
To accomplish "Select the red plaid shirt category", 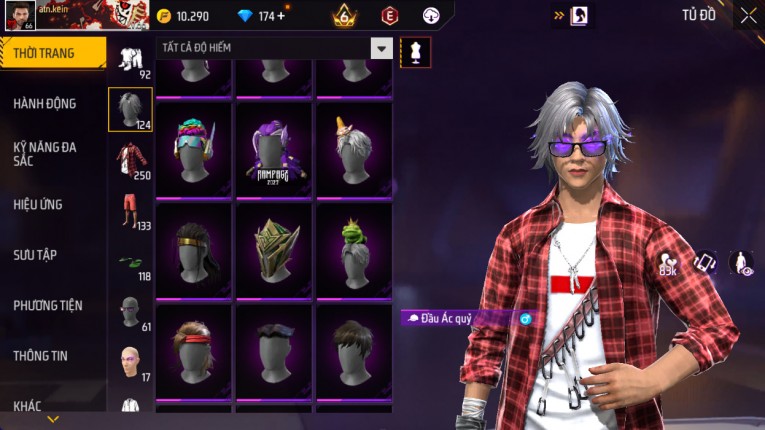I will coord(130,160).
